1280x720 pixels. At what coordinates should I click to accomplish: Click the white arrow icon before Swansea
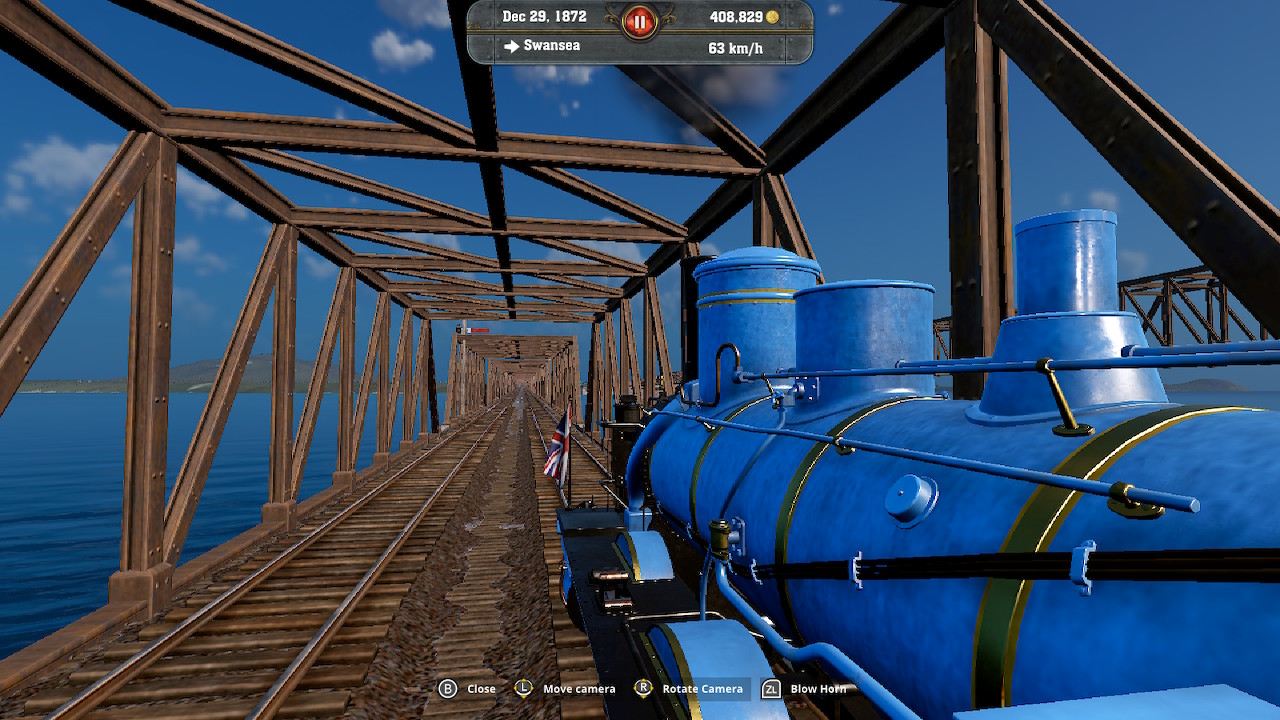click(511, 46)
